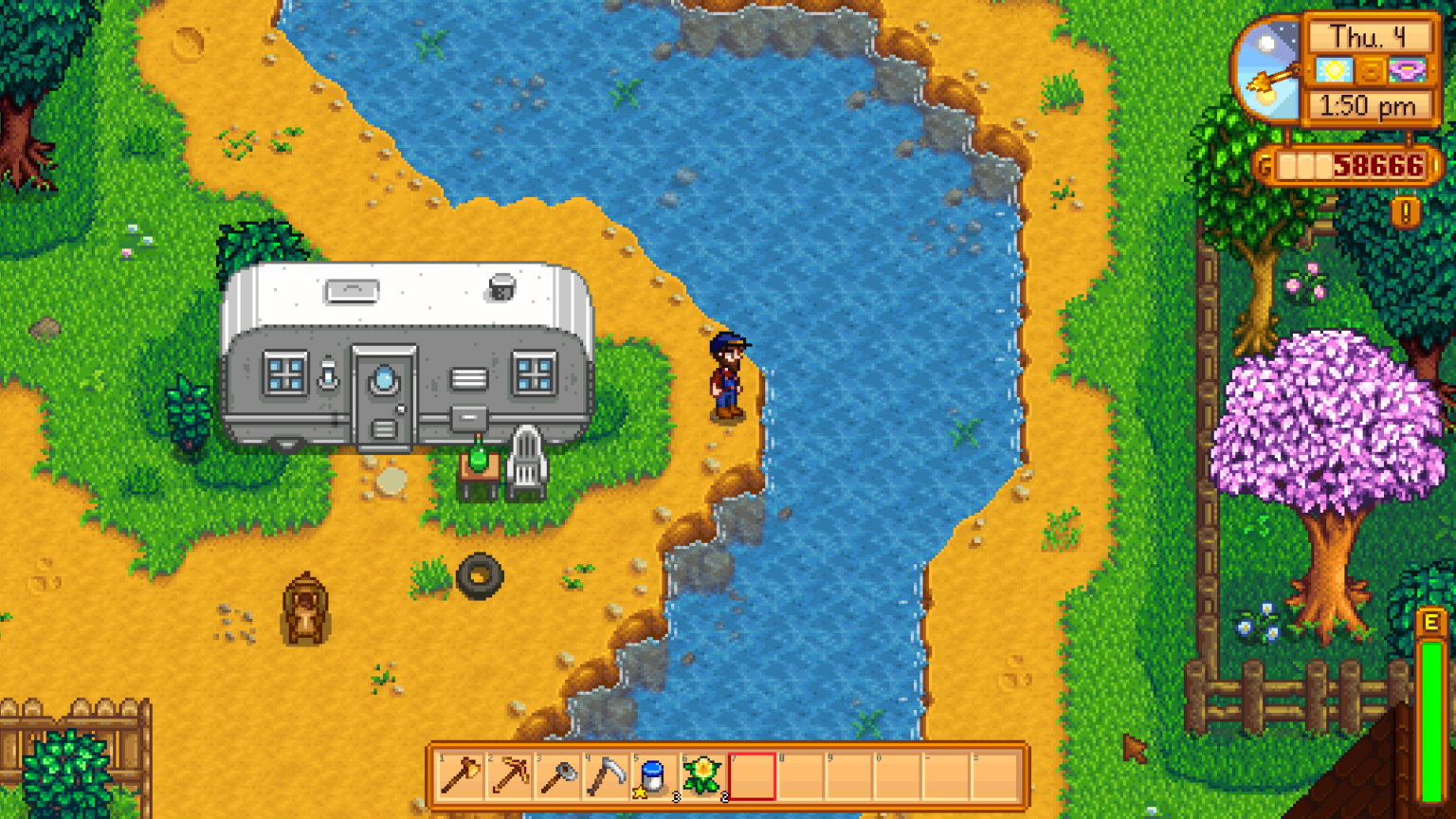1456x819 pixels.
Task: Select the Pickaxe in hotbar slot 2
Action: coord(510,777)
